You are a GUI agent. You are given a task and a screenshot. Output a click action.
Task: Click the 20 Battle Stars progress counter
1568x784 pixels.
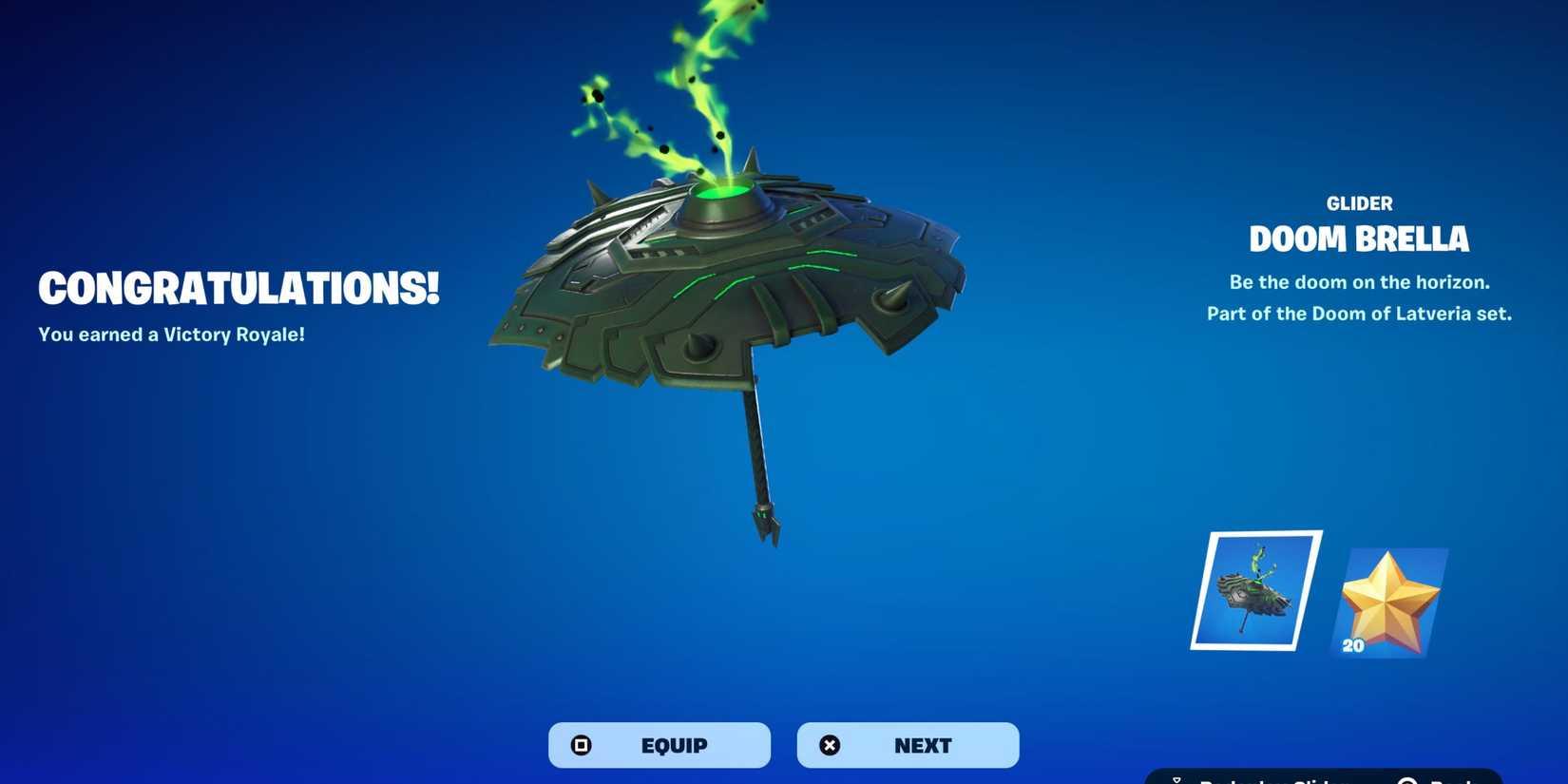tap(1353, 648)
